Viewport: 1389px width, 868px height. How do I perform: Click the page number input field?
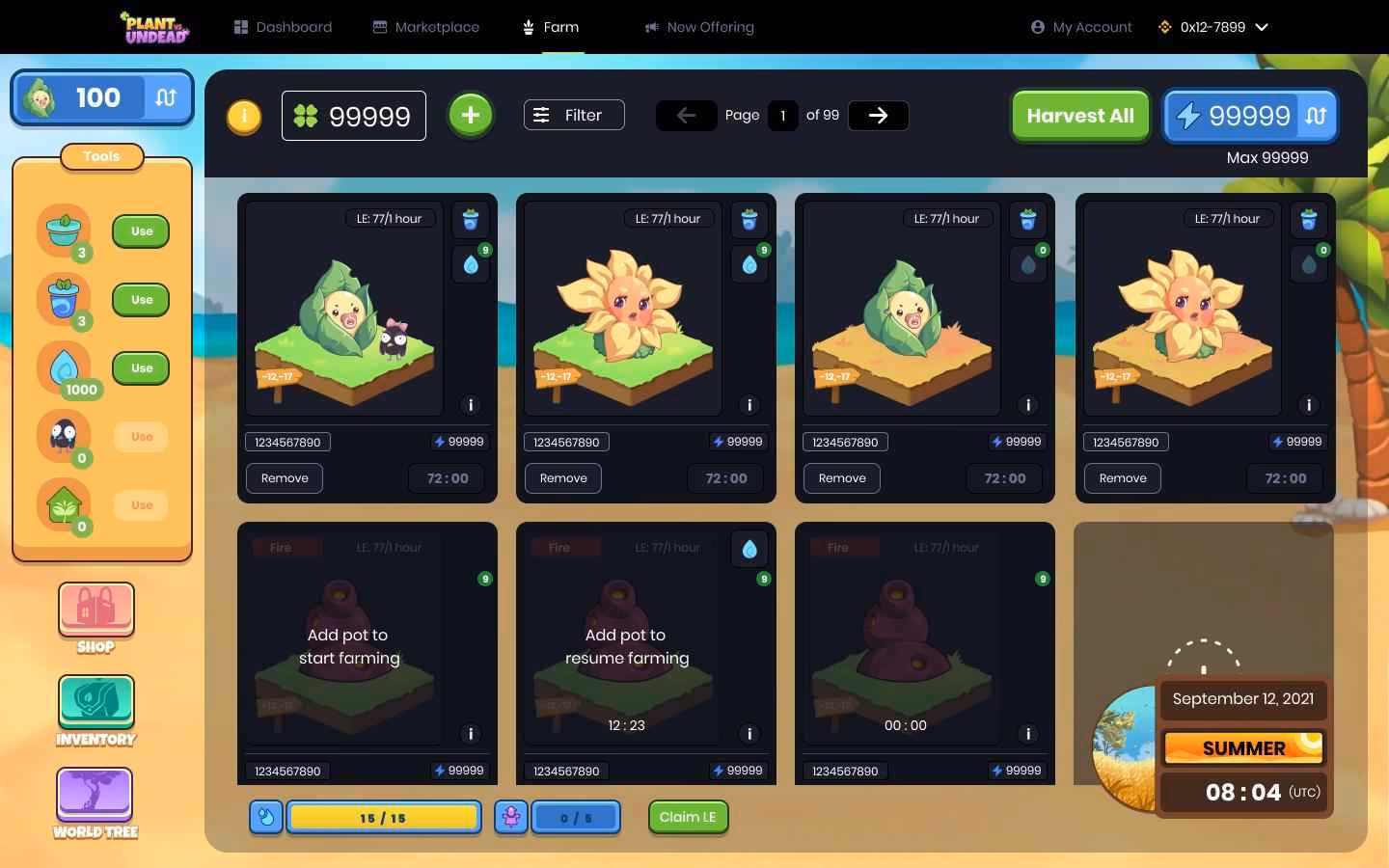(x=783, y=115)
